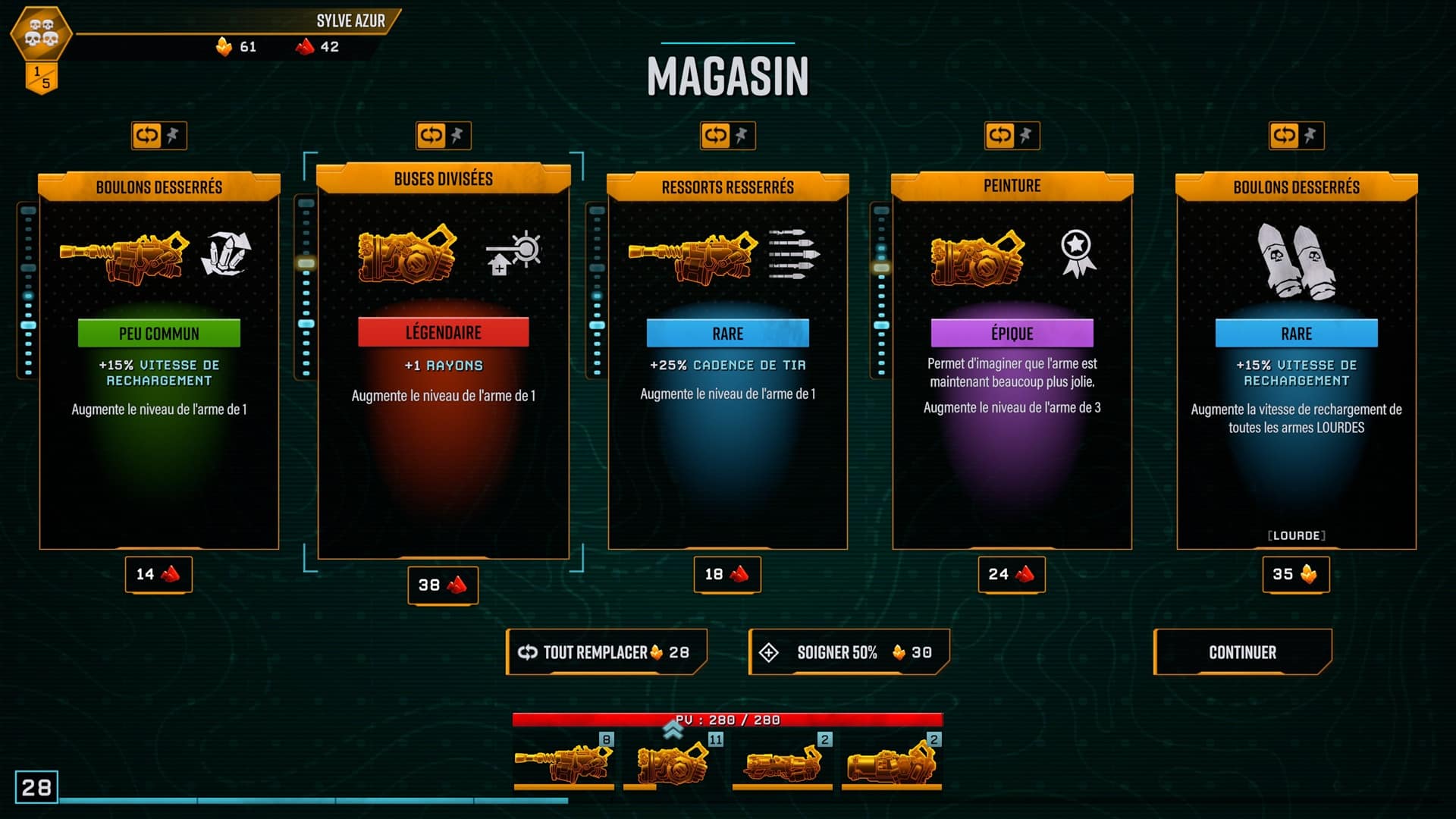This screenshot has width=1456, height=819.
Task: Replace the Buses Divisées card via reroll icon
Action: pyautogui.click(x=431, y=136)
